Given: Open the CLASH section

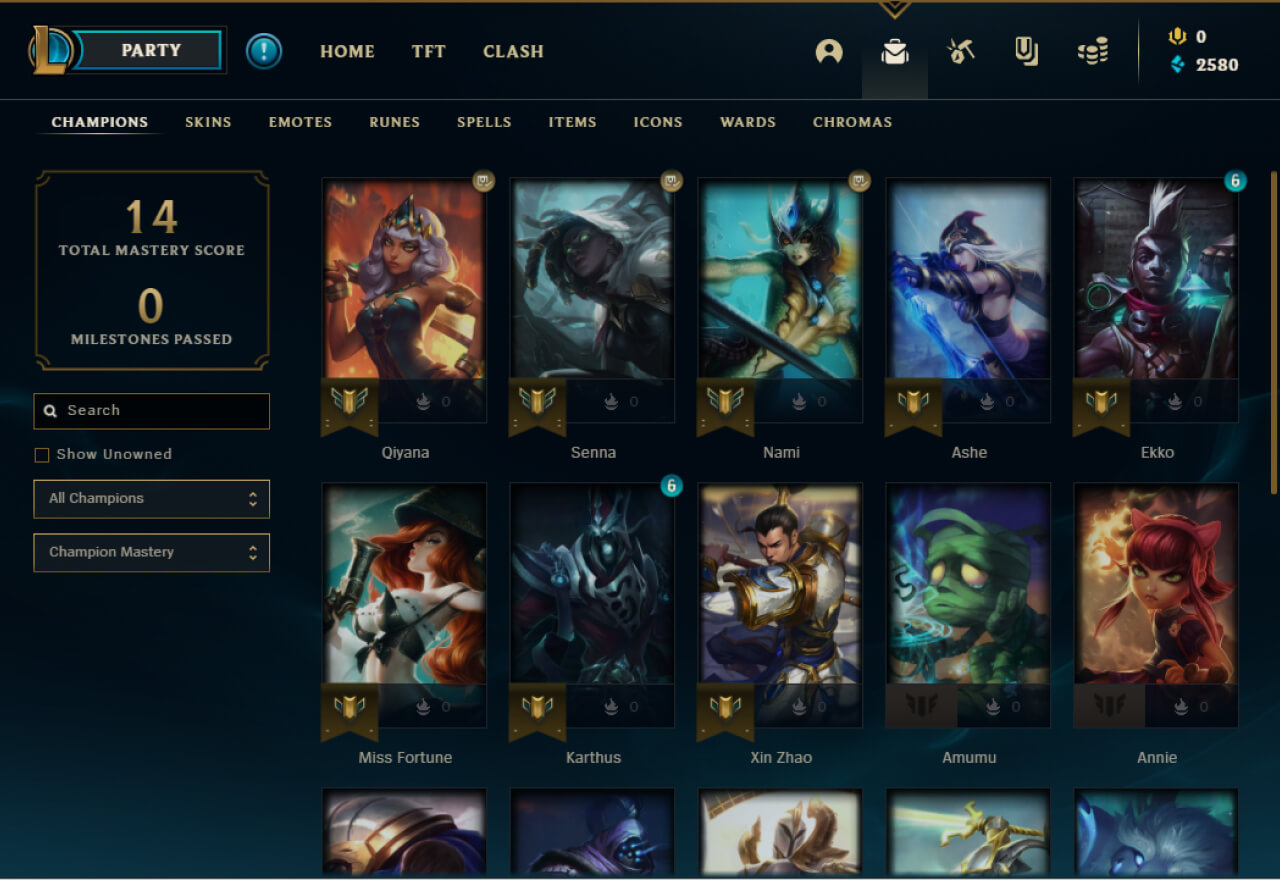Looking at the screenshot, I should click(513, 51).
